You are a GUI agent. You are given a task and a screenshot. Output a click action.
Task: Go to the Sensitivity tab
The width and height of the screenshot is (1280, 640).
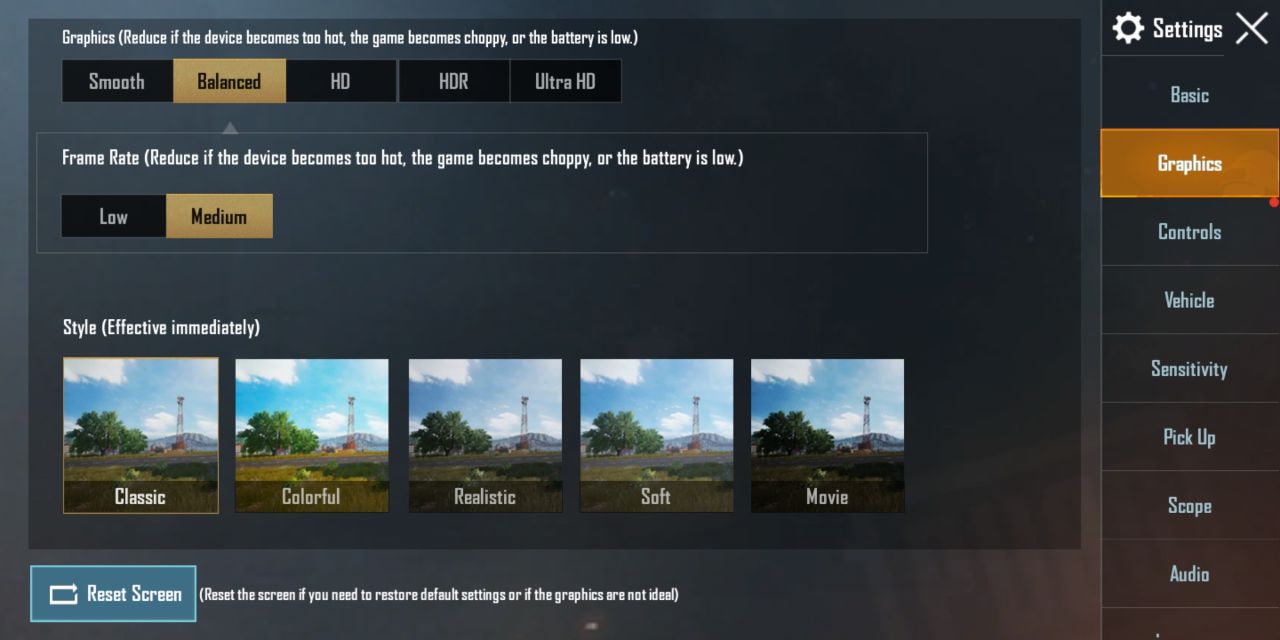coord(1189,369)
